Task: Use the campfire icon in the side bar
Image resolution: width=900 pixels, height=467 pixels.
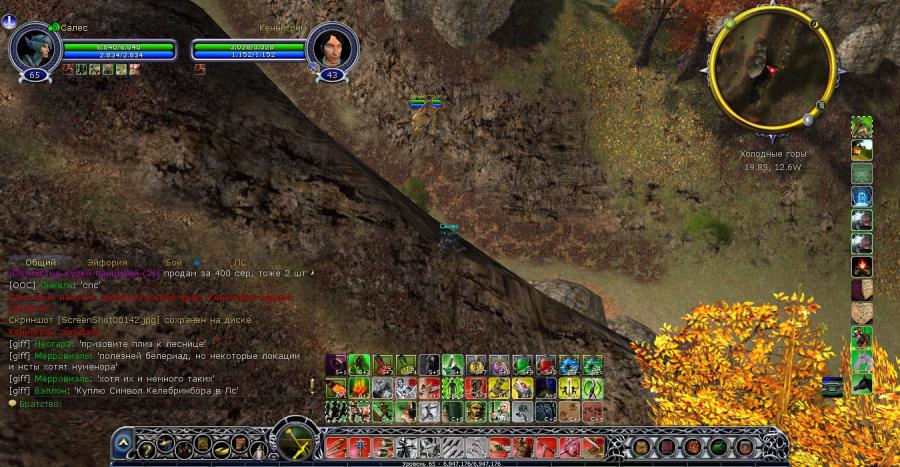Action: (861, 267)
